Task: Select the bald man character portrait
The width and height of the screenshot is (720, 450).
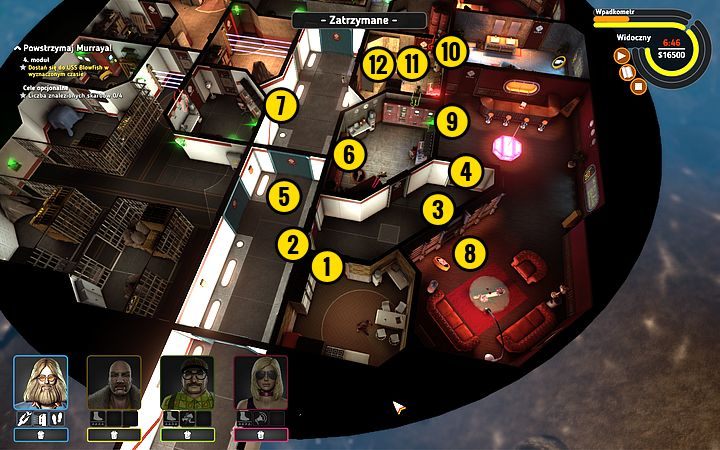Action: 113,383
